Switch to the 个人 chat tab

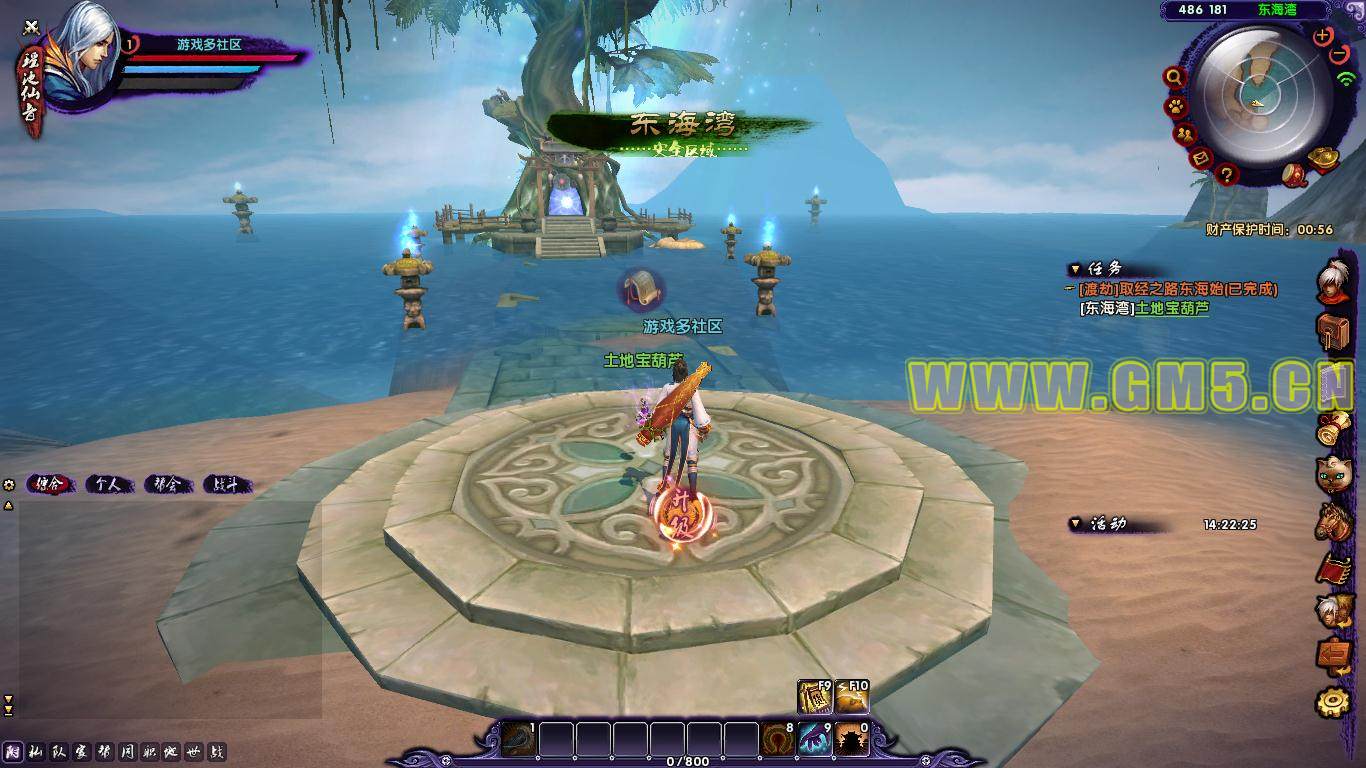tap(108, 485)
